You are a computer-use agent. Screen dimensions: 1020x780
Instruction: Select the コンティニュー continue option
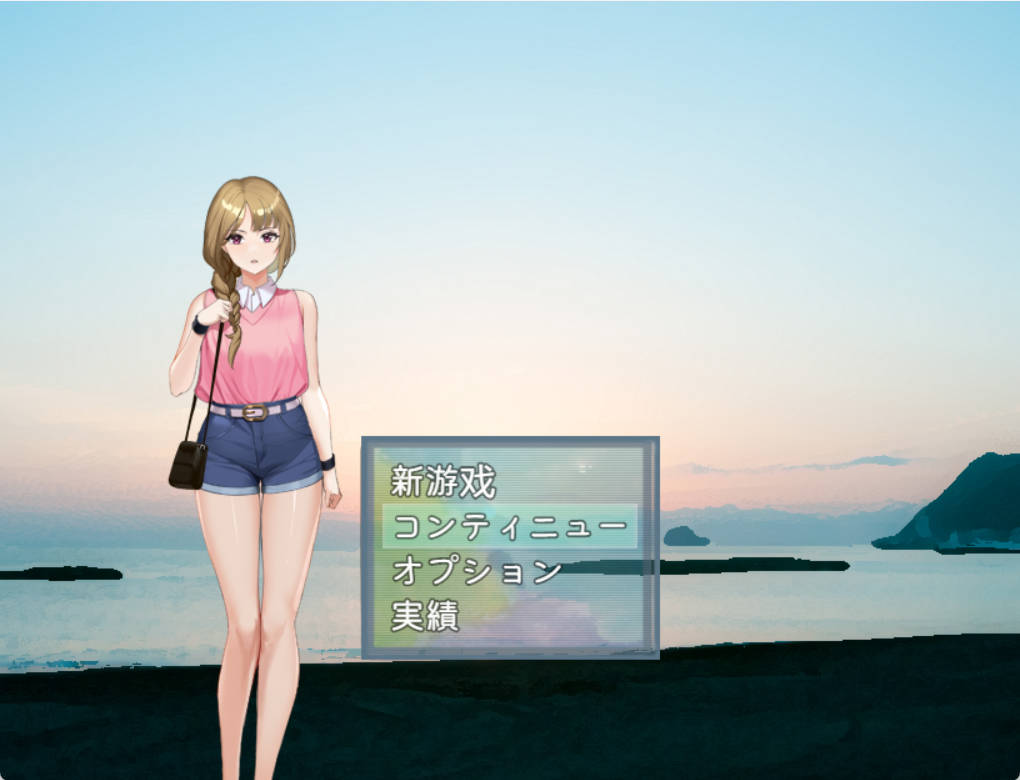509,526
